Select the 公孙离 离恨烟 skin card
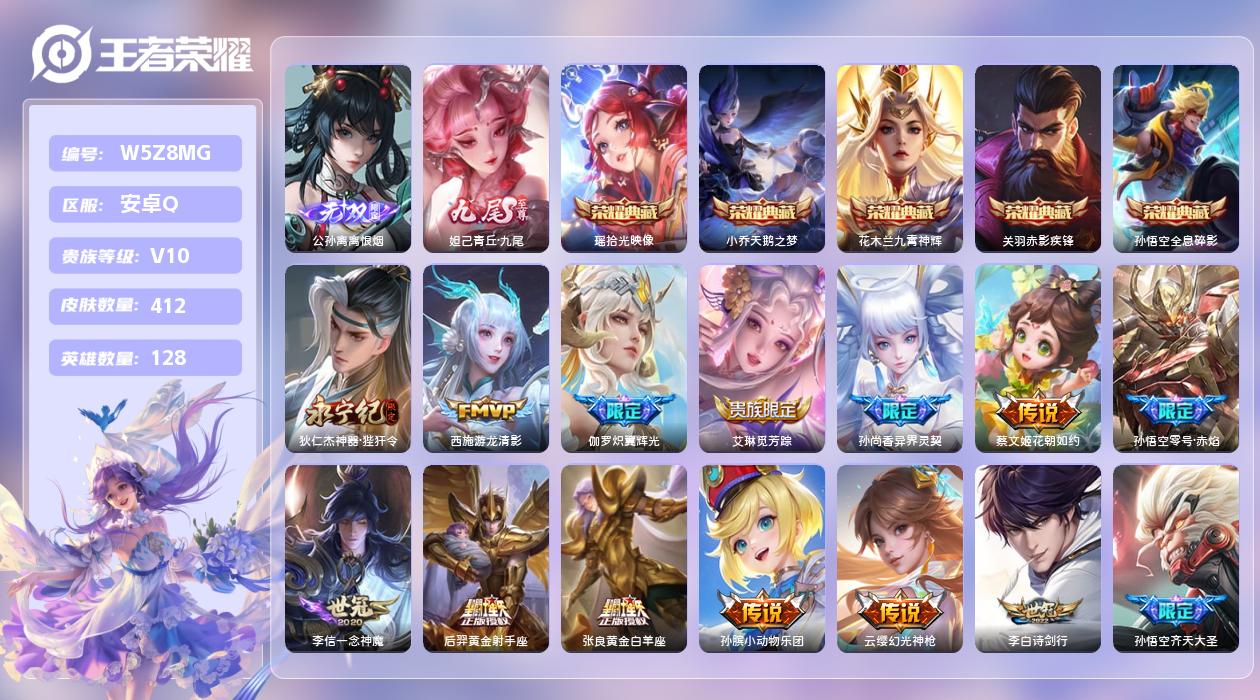This screenshot has width=1260, height=700. coord(348,158)
